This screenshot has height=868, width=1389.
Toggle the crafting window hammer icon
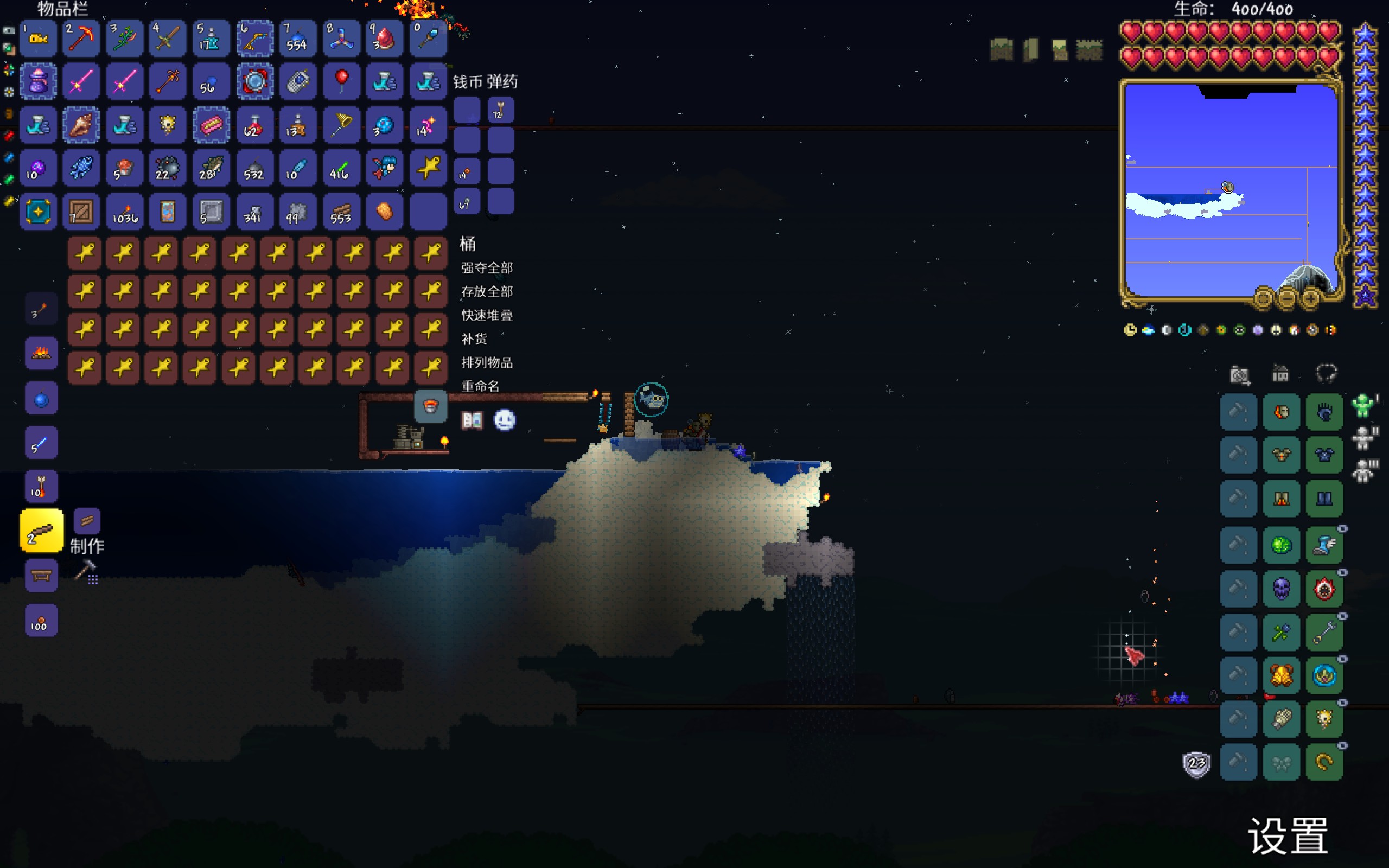(86, 572)
